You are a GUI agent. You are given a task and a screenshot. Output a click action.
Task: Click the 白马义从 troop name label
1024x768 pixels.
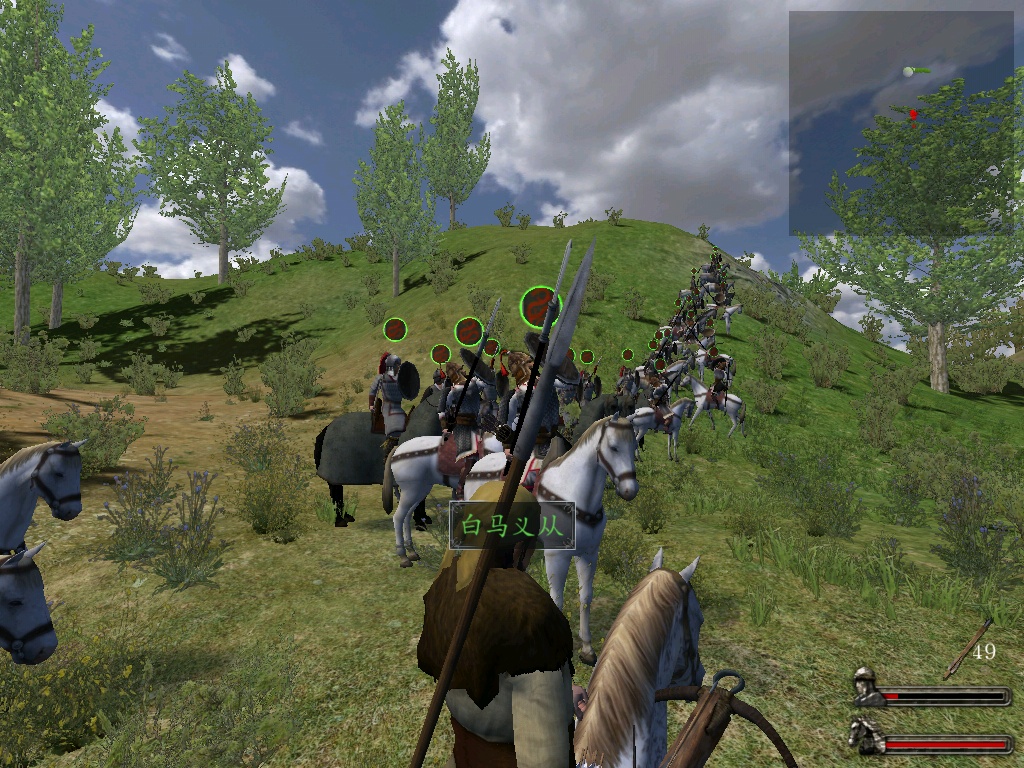(x=512, y=526)
